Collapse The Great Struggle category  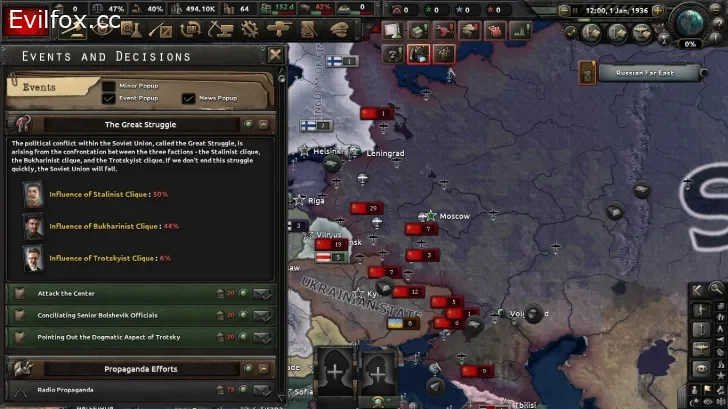[263, 125]
